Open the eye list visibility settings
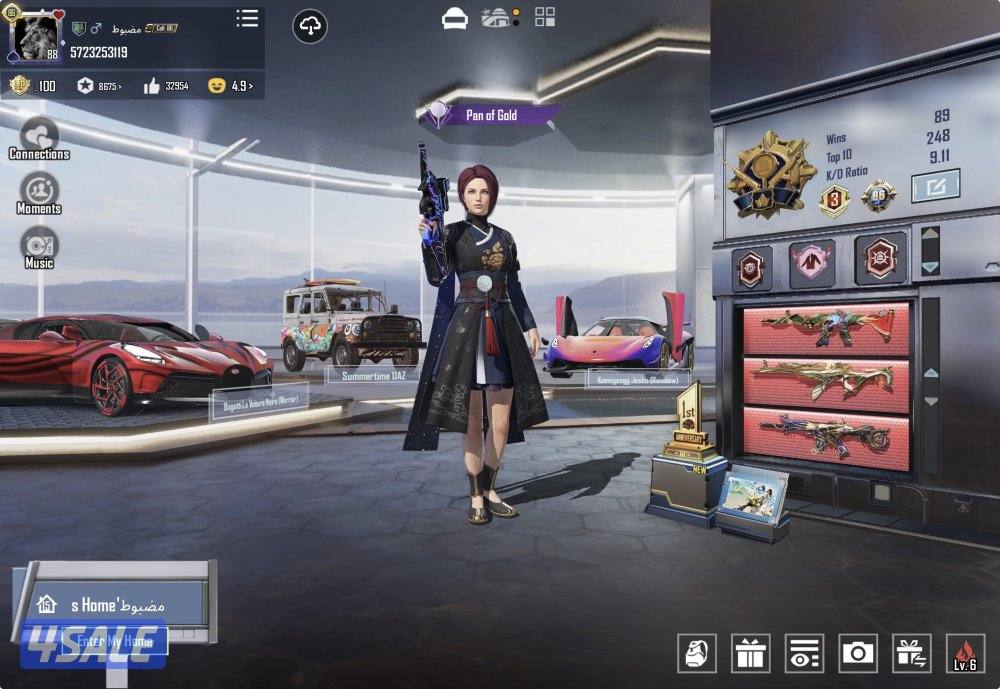Image resolution: width=1000 pixels, height=689 pixels. [x=804, y=653]
